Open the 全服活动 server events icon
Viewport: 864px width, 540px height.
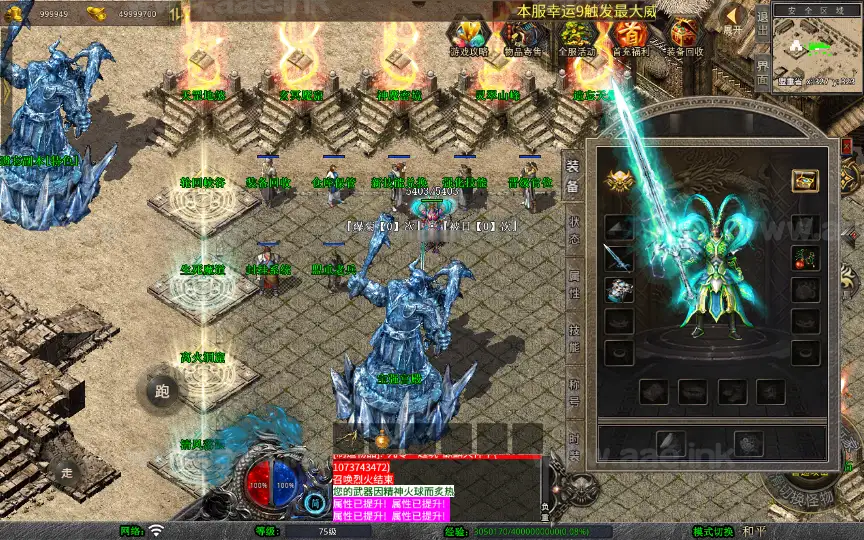[x=577, y=36]
